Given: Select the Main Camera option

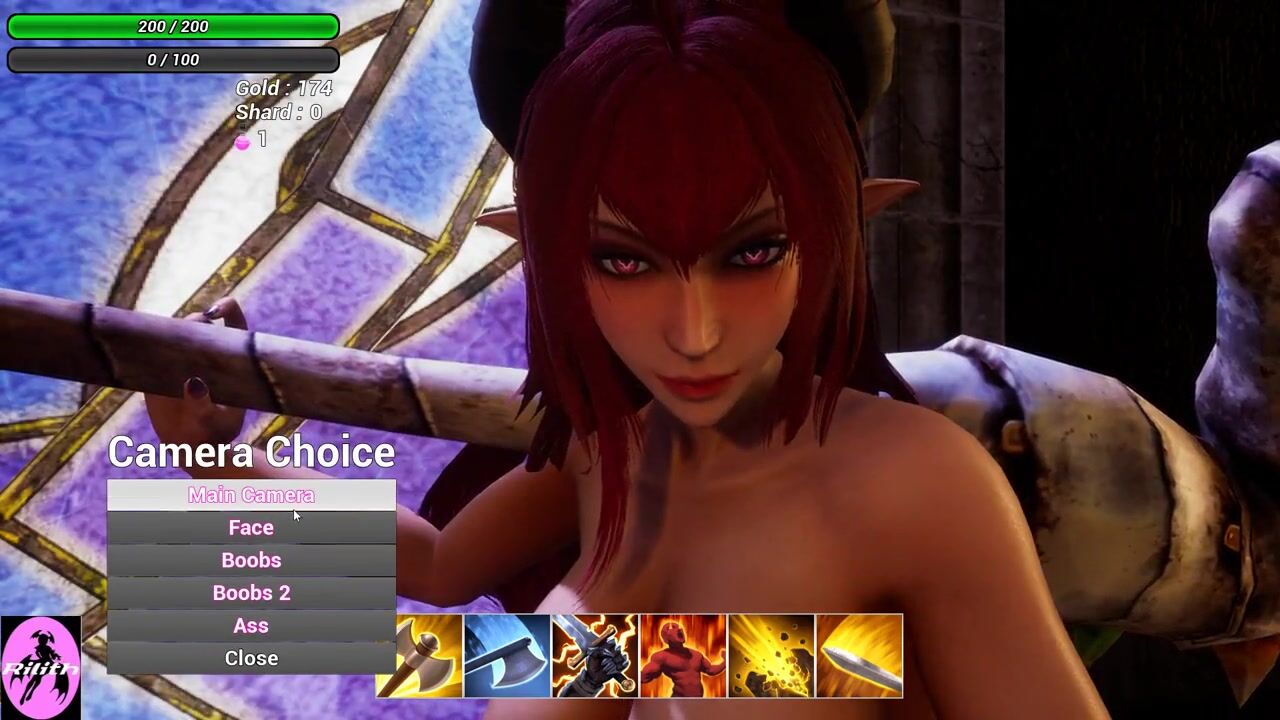Looking at the screenshot, I should pyautogui.click(x=251, y=495).
